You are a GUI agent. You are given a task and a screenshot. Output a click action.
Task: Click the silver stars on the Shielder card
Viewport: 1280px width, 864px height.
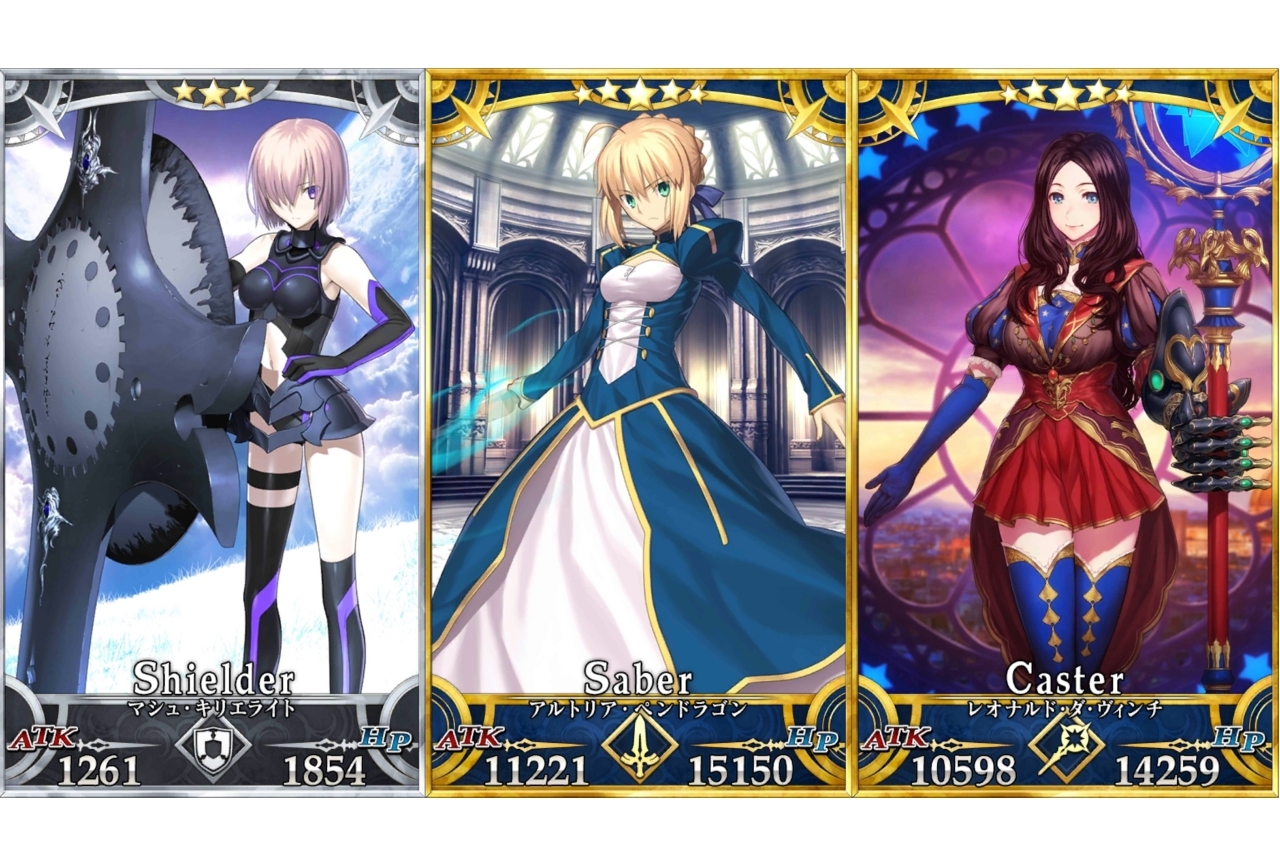coord(212,92)
